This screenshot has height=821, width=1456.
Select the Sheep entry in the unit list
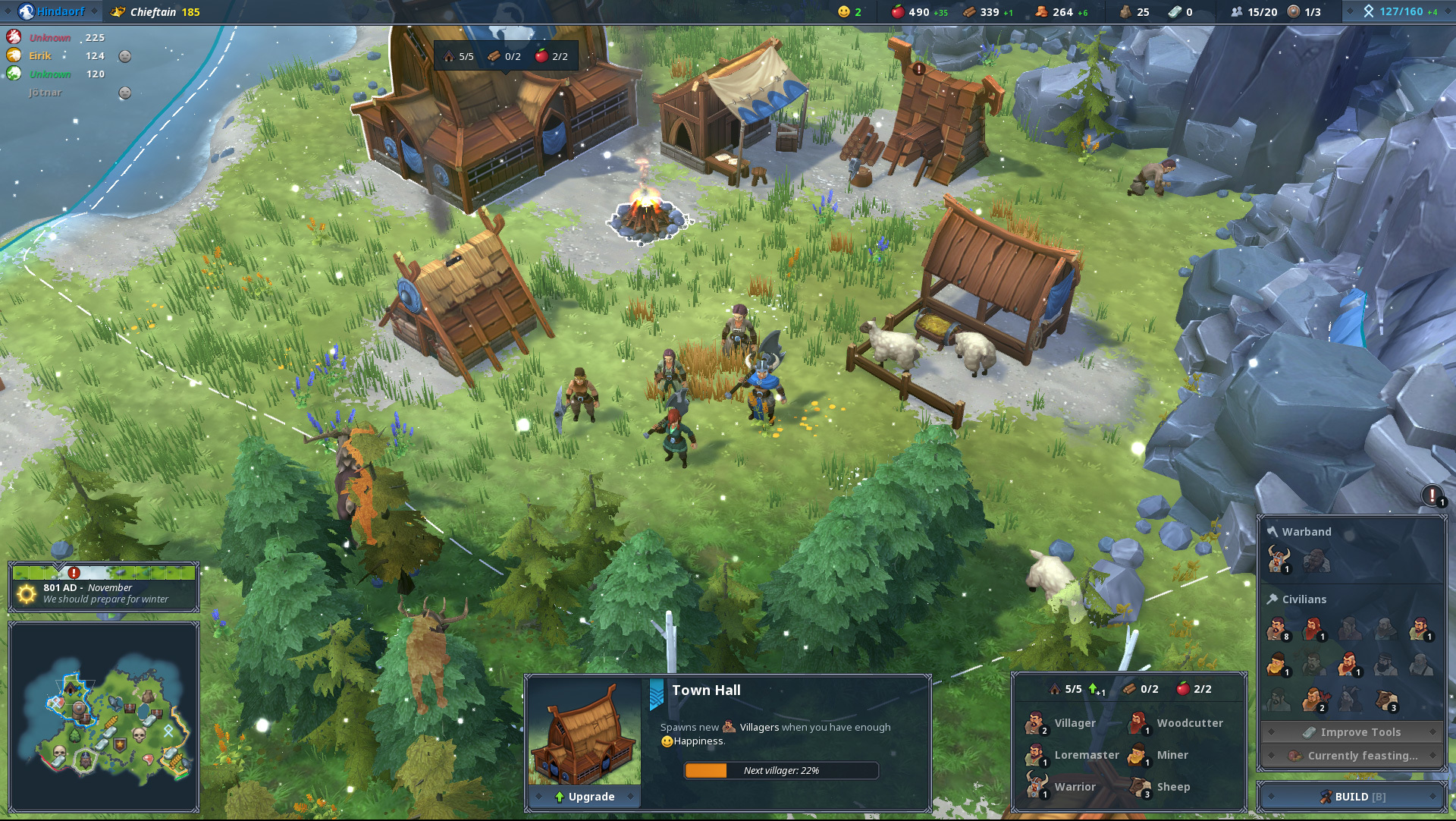pyautogui.click(x=1162, y=788)
